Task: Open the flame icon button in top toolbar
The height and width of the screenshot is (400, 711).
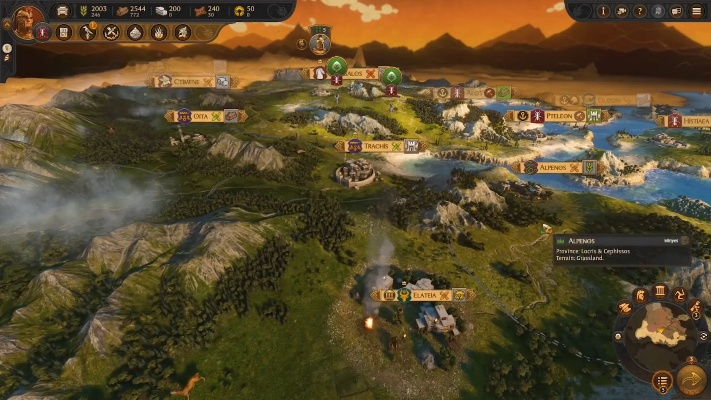Action: tap(159, 32)
